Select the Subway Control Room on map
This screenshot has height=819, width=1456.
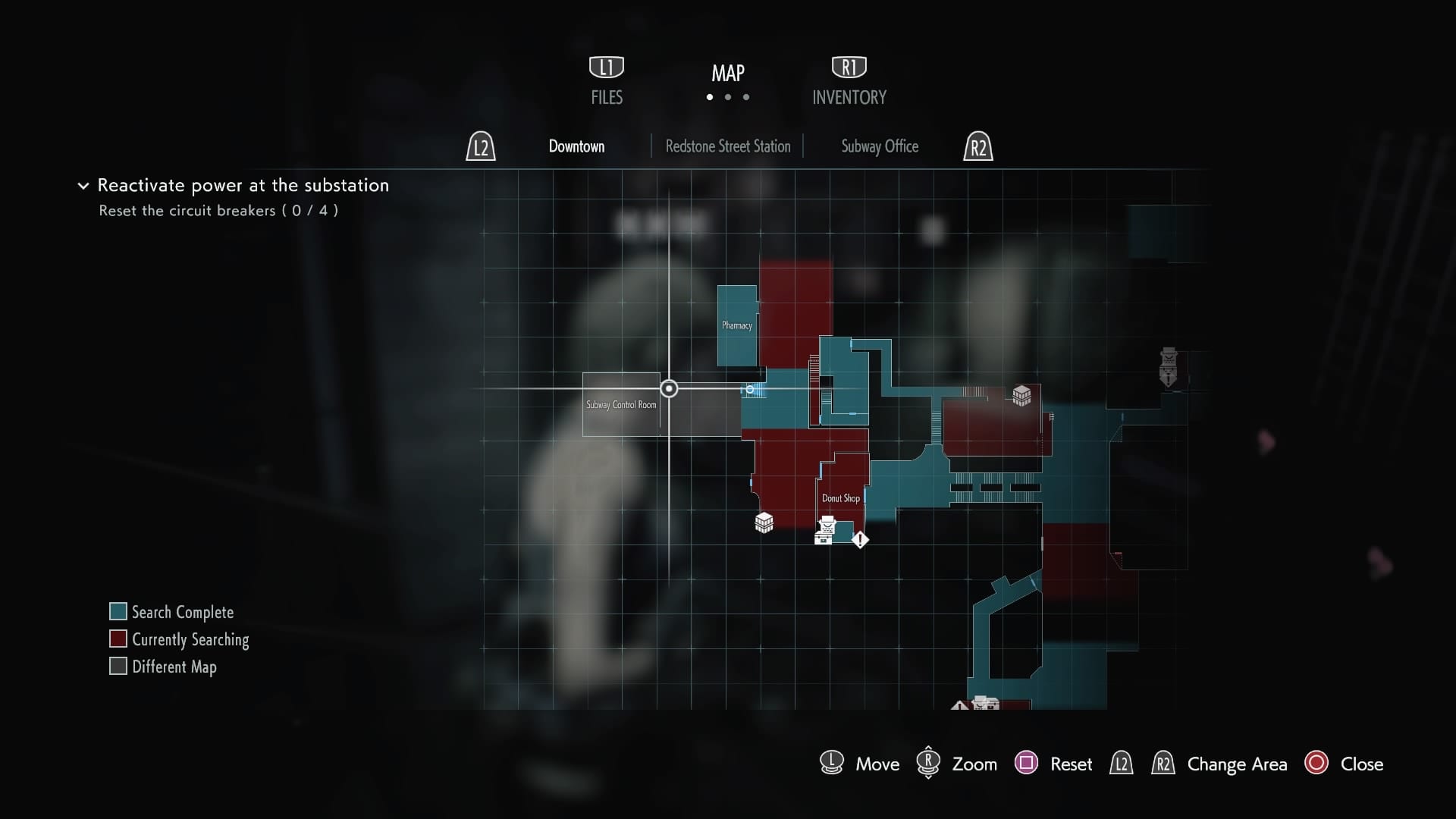click(x=621, y=405)
